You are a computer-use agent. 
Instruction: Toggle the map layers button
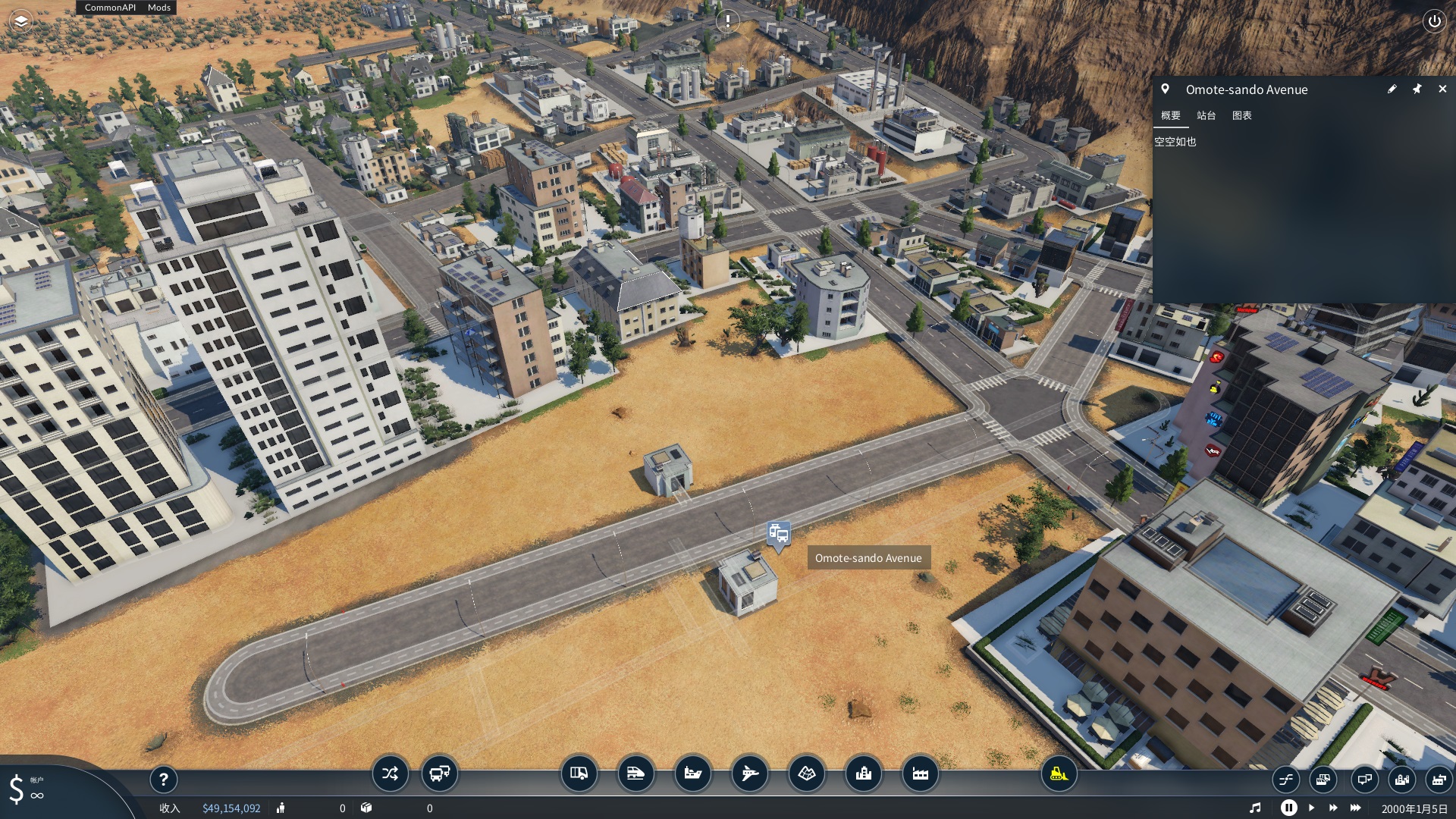[21, 21]
